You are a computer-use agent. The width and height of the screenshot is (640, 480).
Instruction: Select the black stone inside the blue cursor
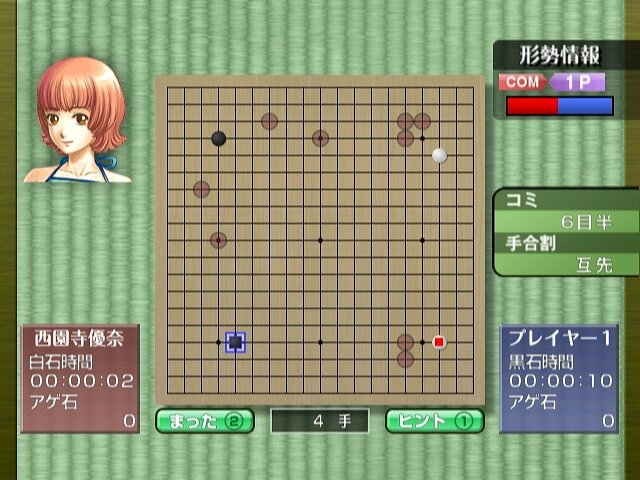click(235, 342)
